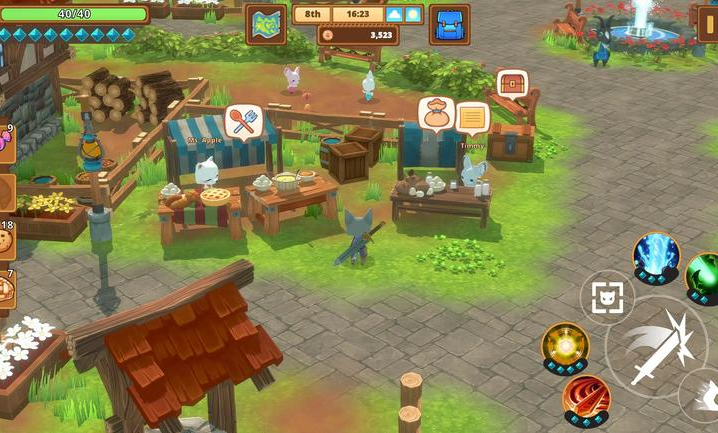This screenshot has height=433, width=718.
Task: Toggle the cat-face target lock button
Action: tap(607, 297)
